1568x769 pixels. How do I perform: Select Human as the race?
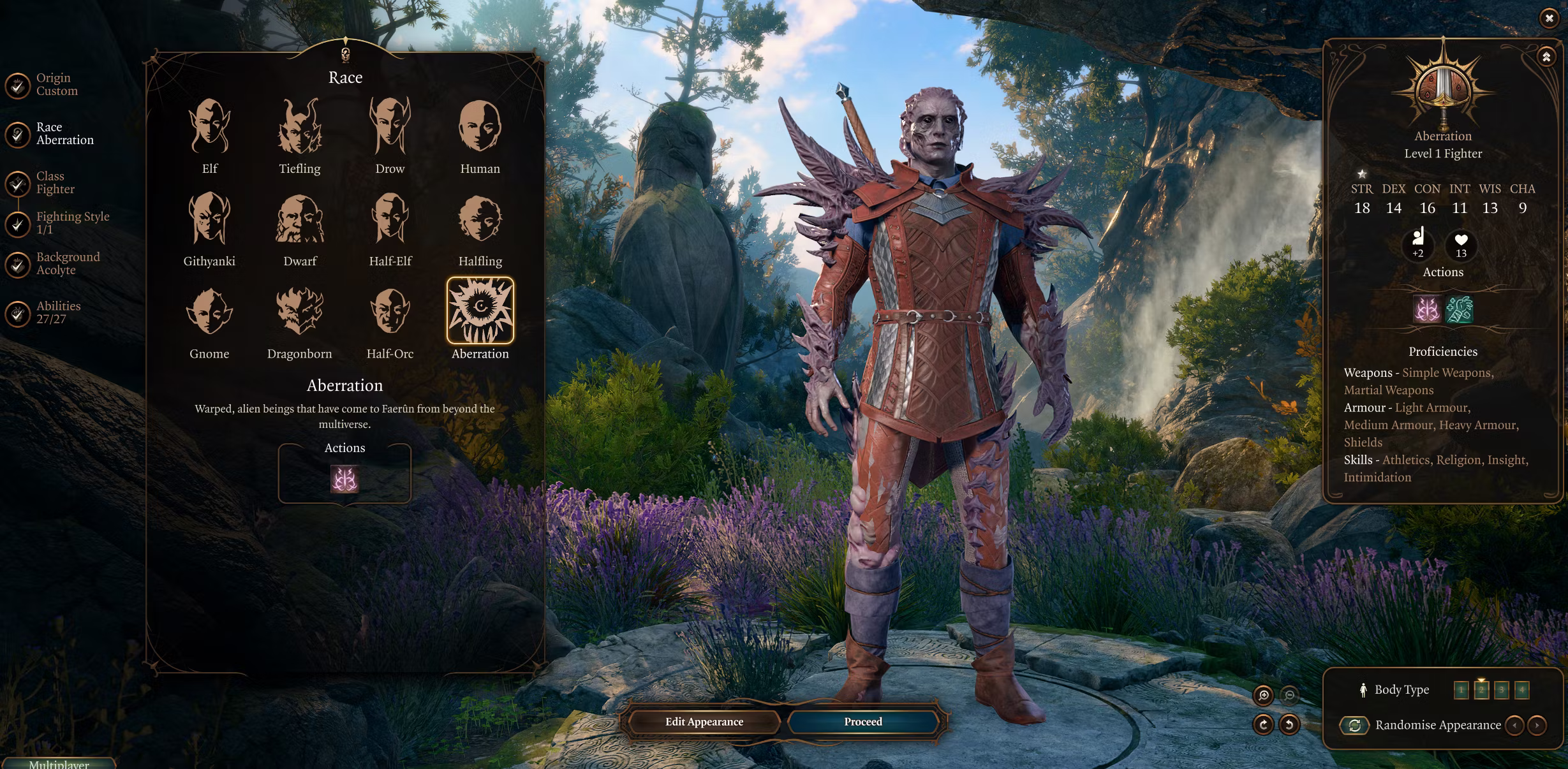[480, 128]
